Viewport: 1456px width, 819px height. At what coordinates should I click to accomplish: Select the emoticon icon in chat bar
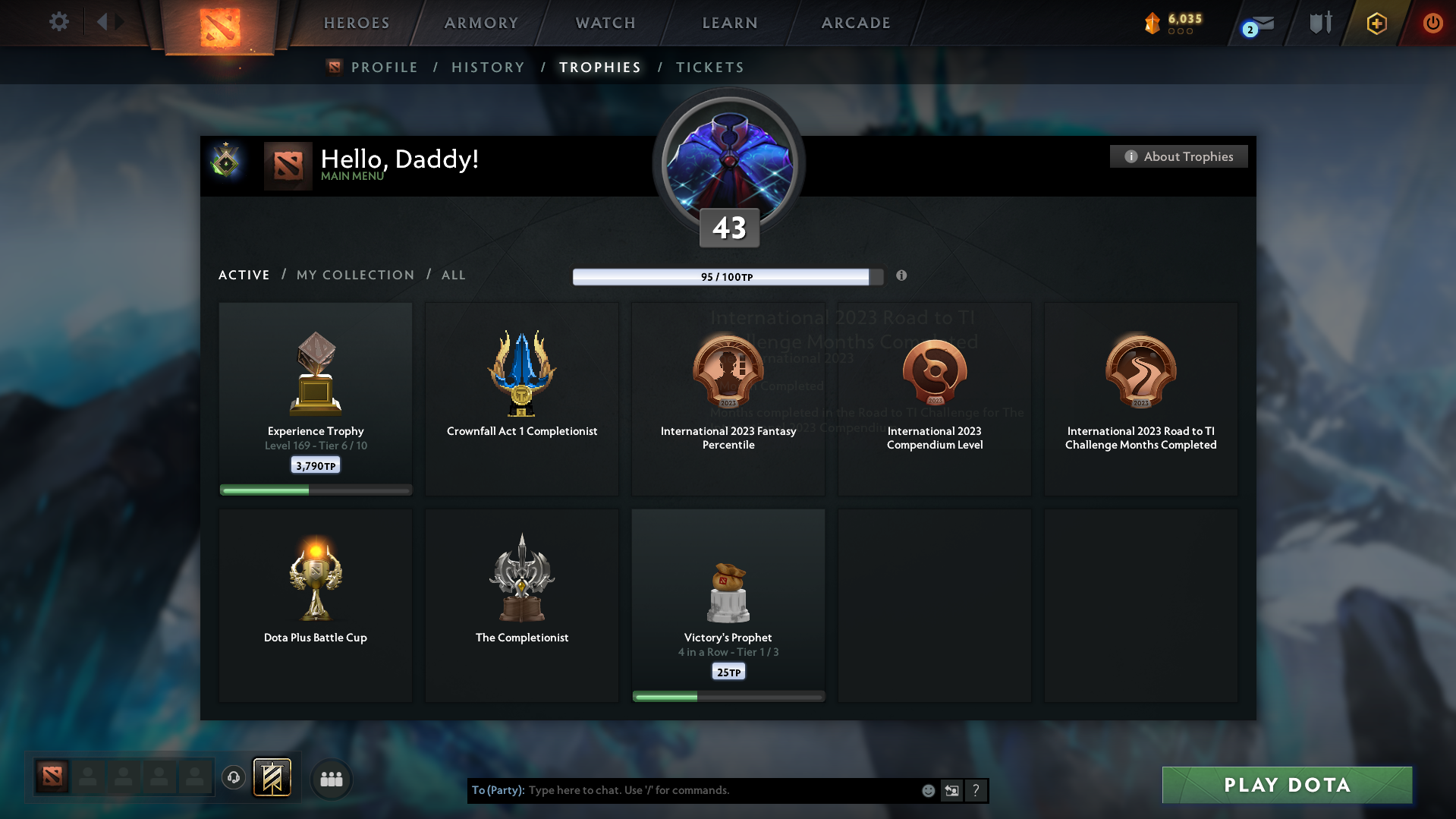(928, 790)
